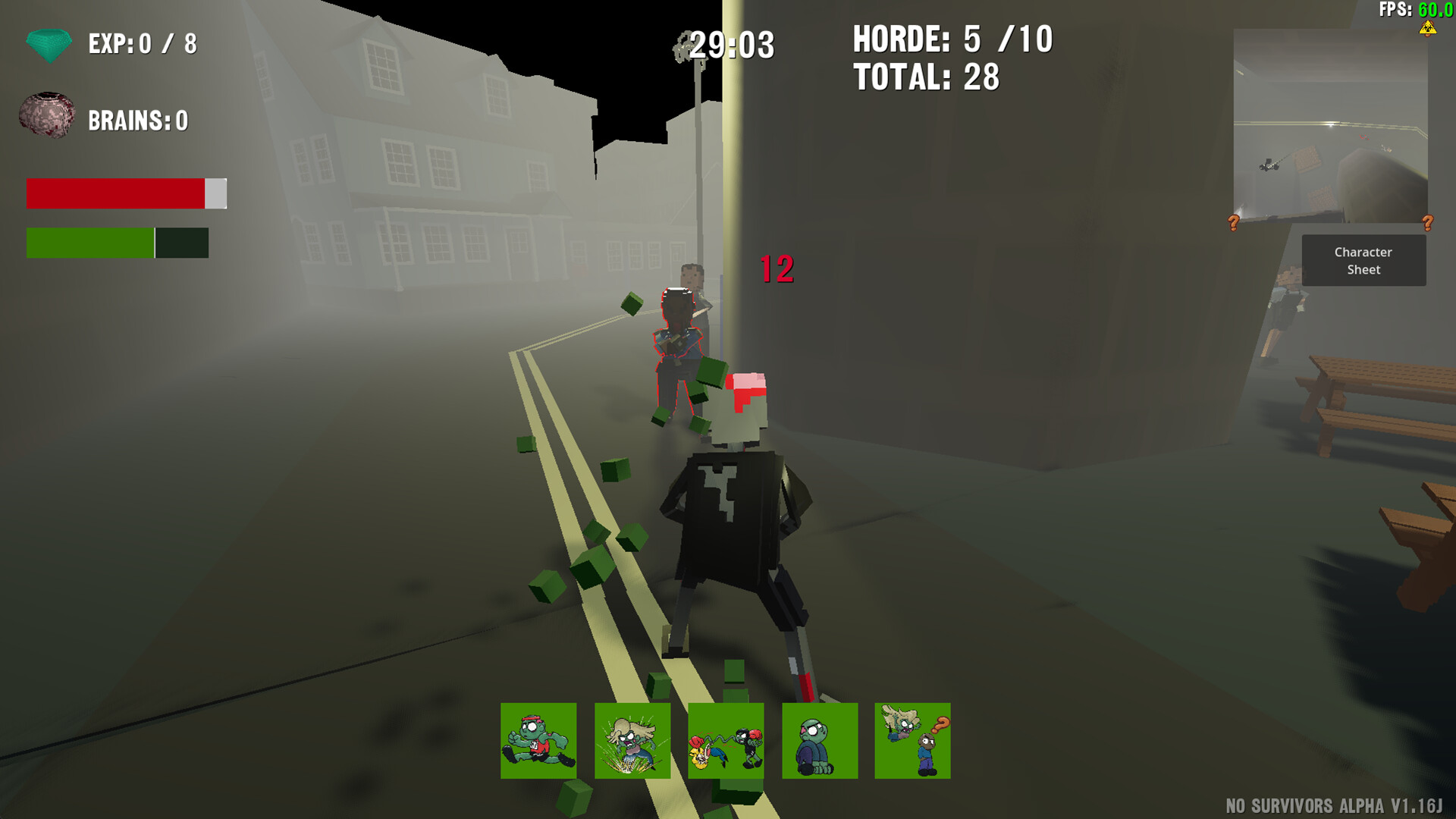
Task: Activate the disguise zombie ability icon
Action: click(912, 741)
